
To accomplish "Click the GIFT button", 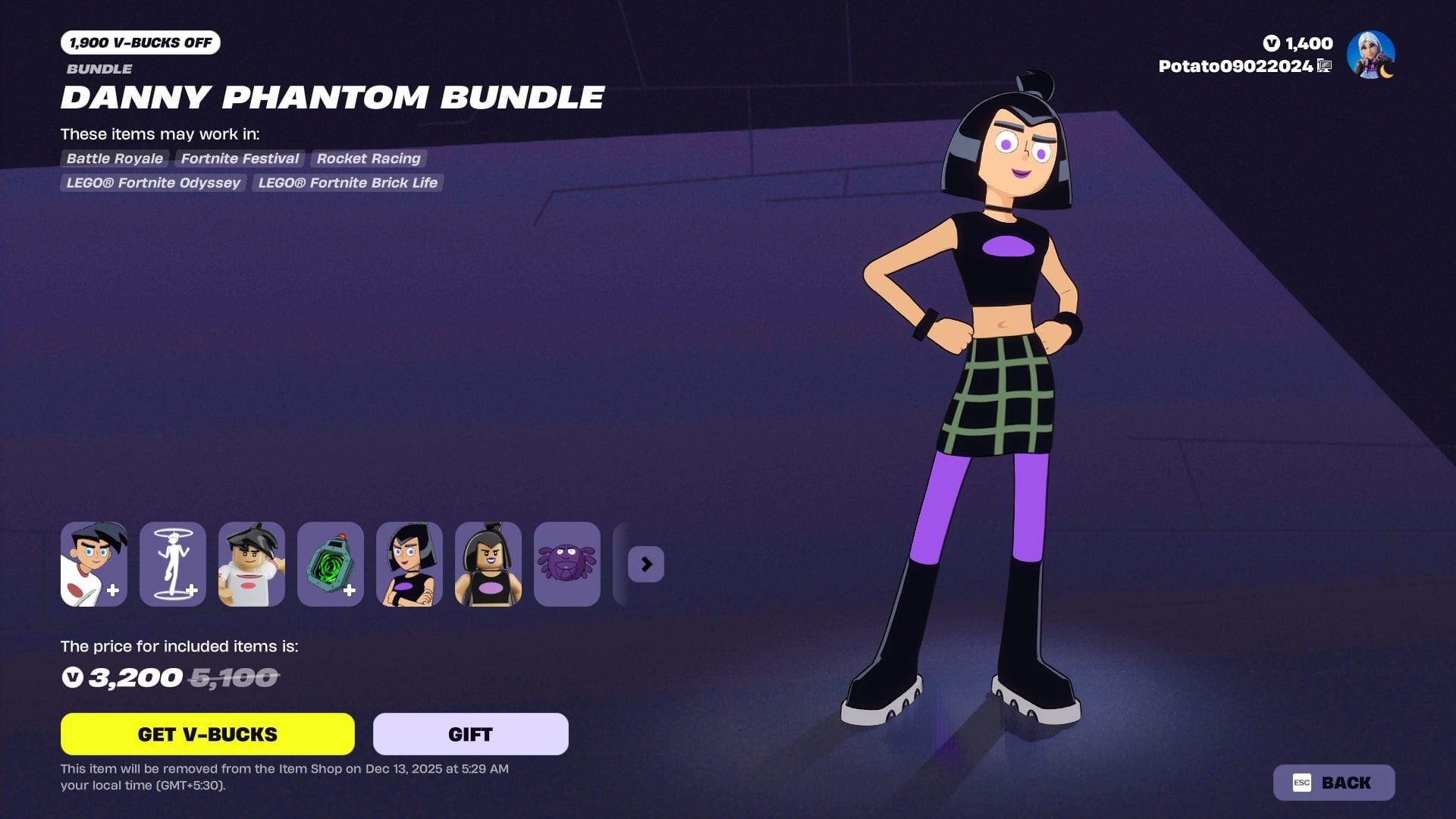I will tap(469, 734).
